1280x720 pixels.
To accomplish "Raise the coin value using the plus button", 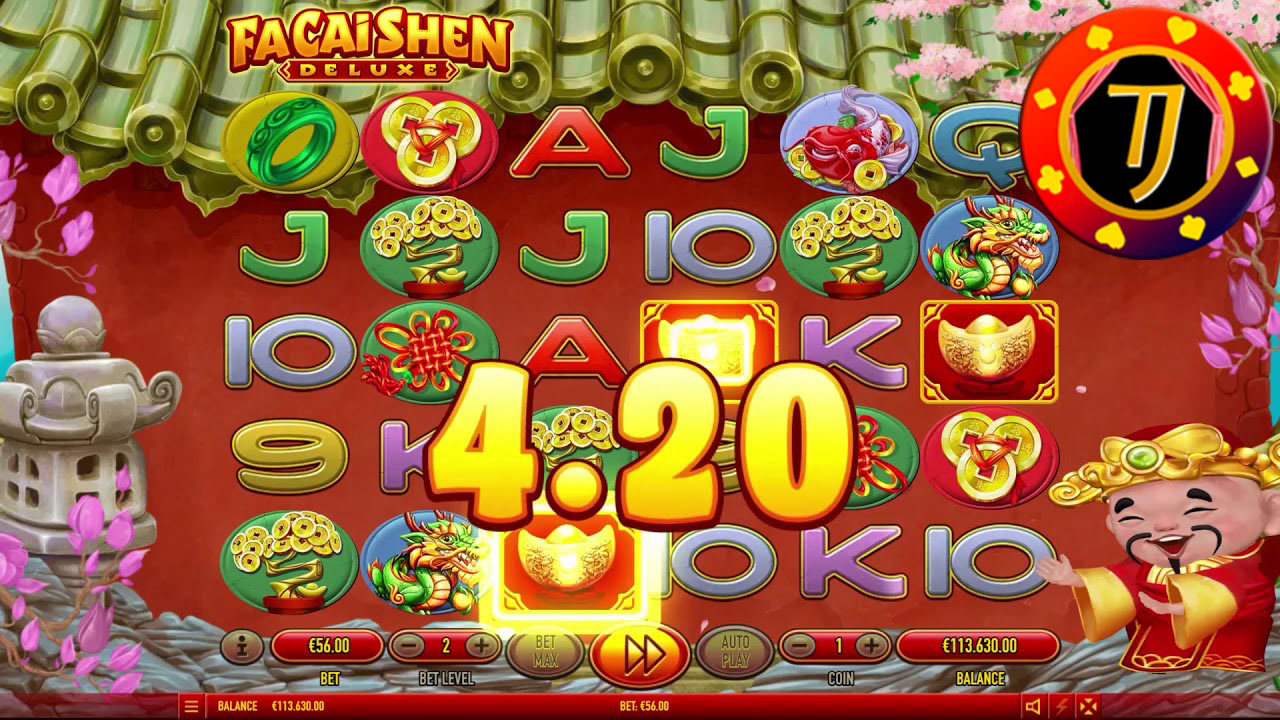I will point(872,645).
